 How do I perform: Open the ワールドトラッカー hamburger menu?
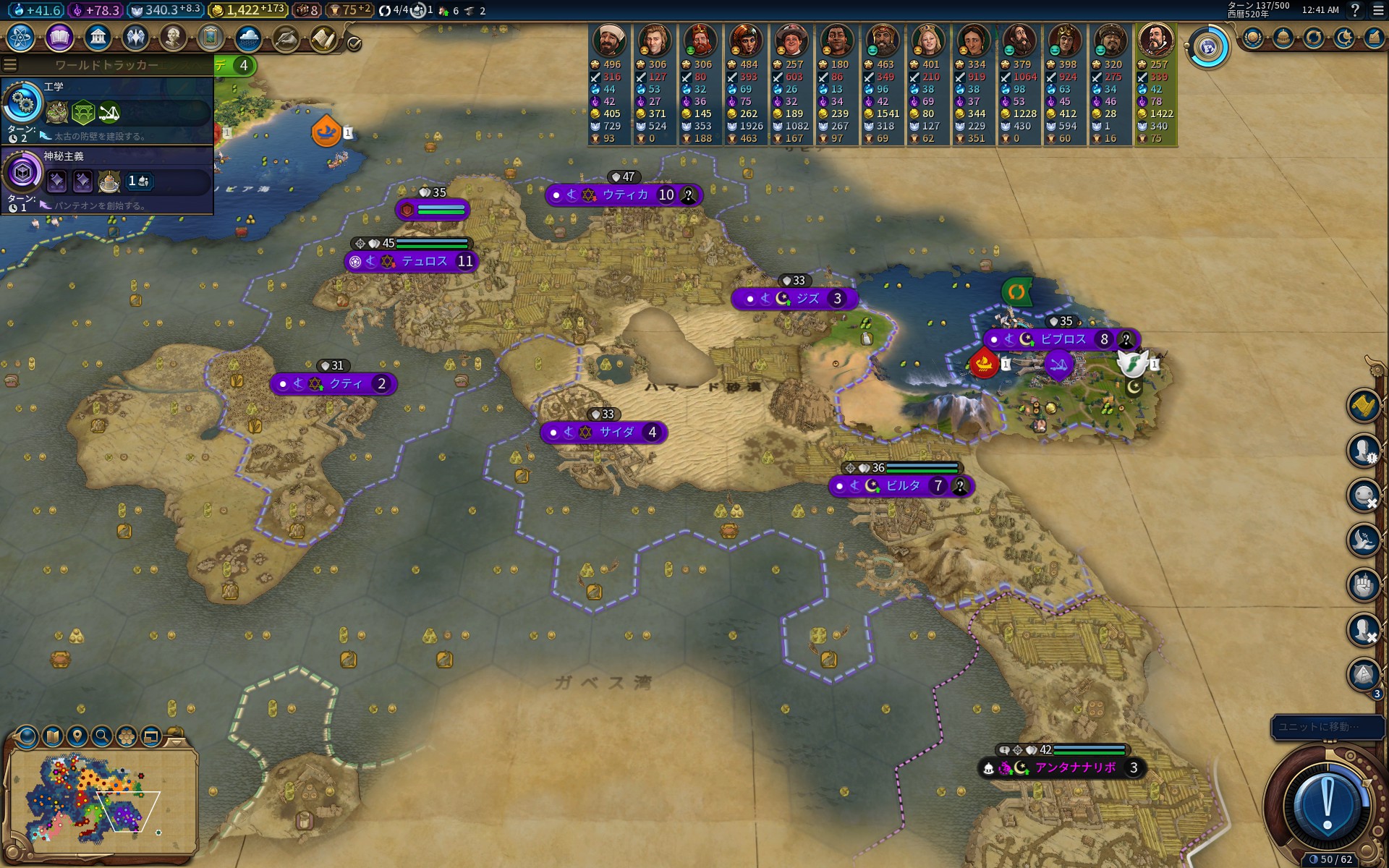pyautogui.click(x=10, y=65)
